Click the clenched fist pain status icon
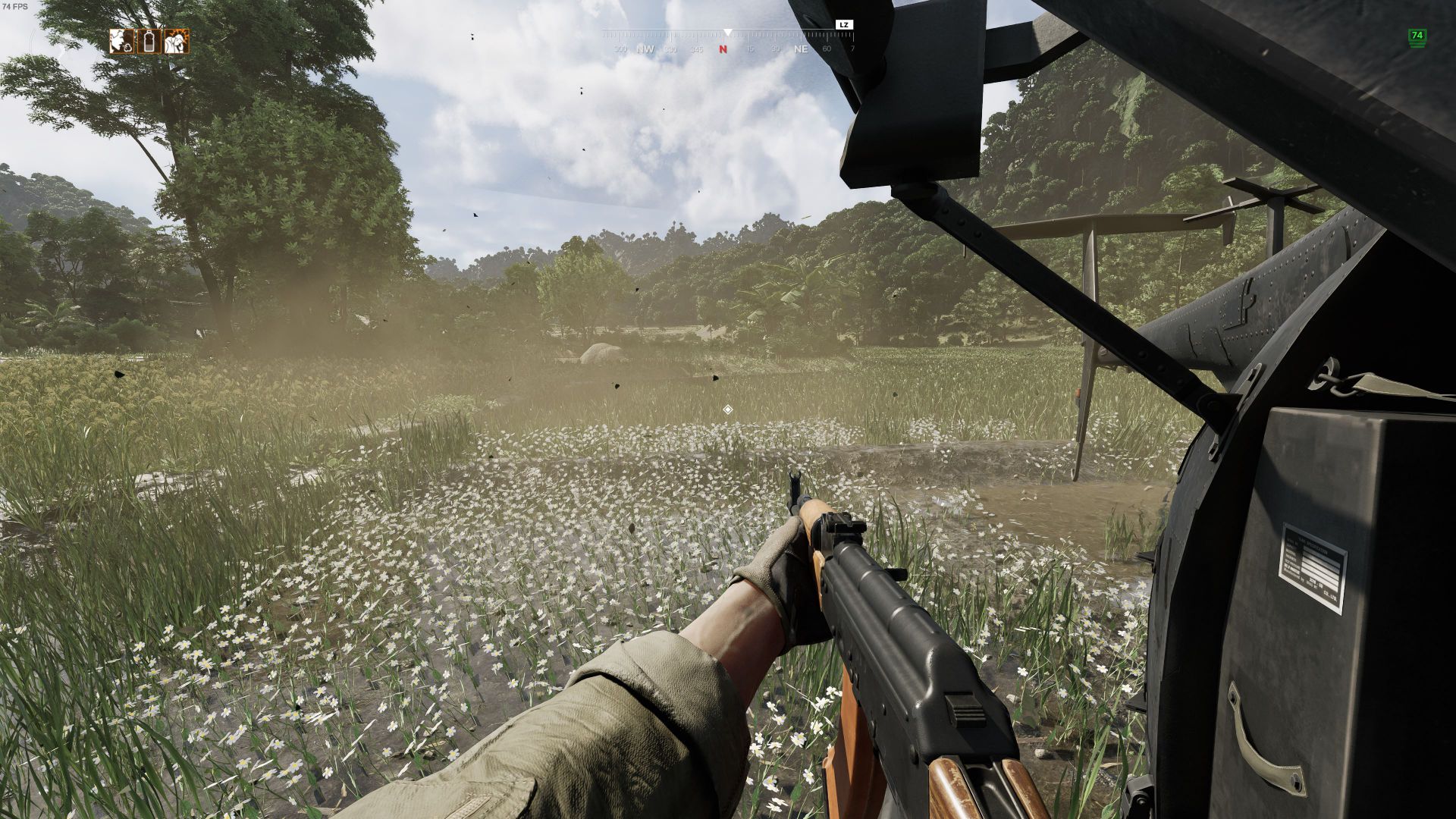This screenshot has height=819, width=1456. 177,41
